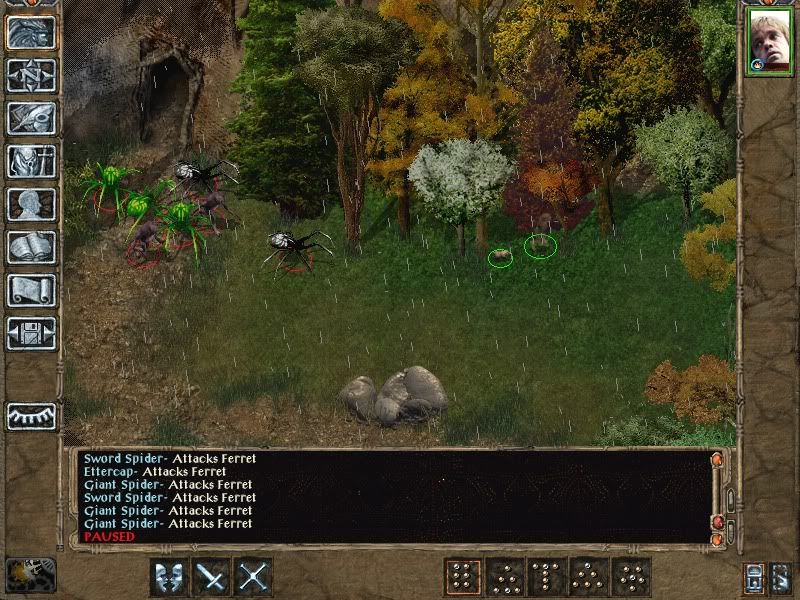Rest the party with the closed-eye button

pyautogui.click(x=31, y=416)
